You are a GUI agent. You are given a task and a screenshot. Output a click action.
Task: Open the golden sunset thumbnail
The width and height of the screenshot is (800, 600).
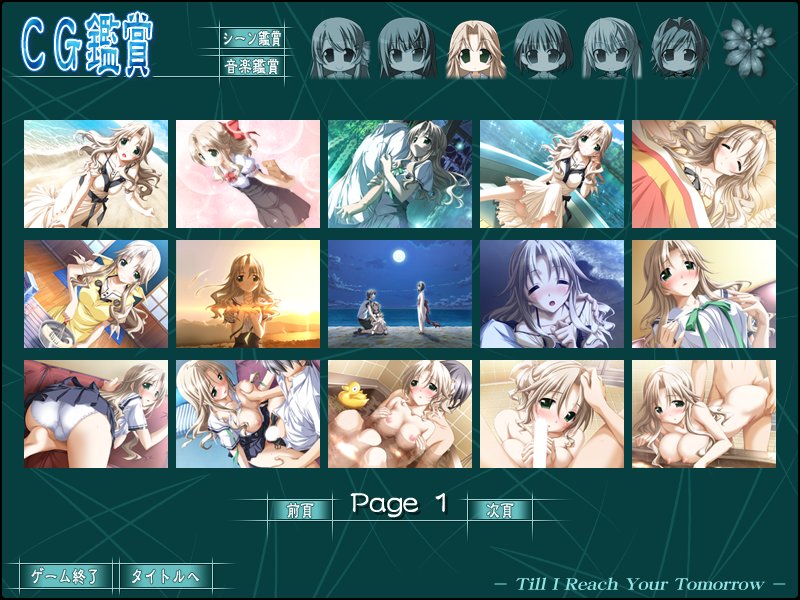[248, 294]
